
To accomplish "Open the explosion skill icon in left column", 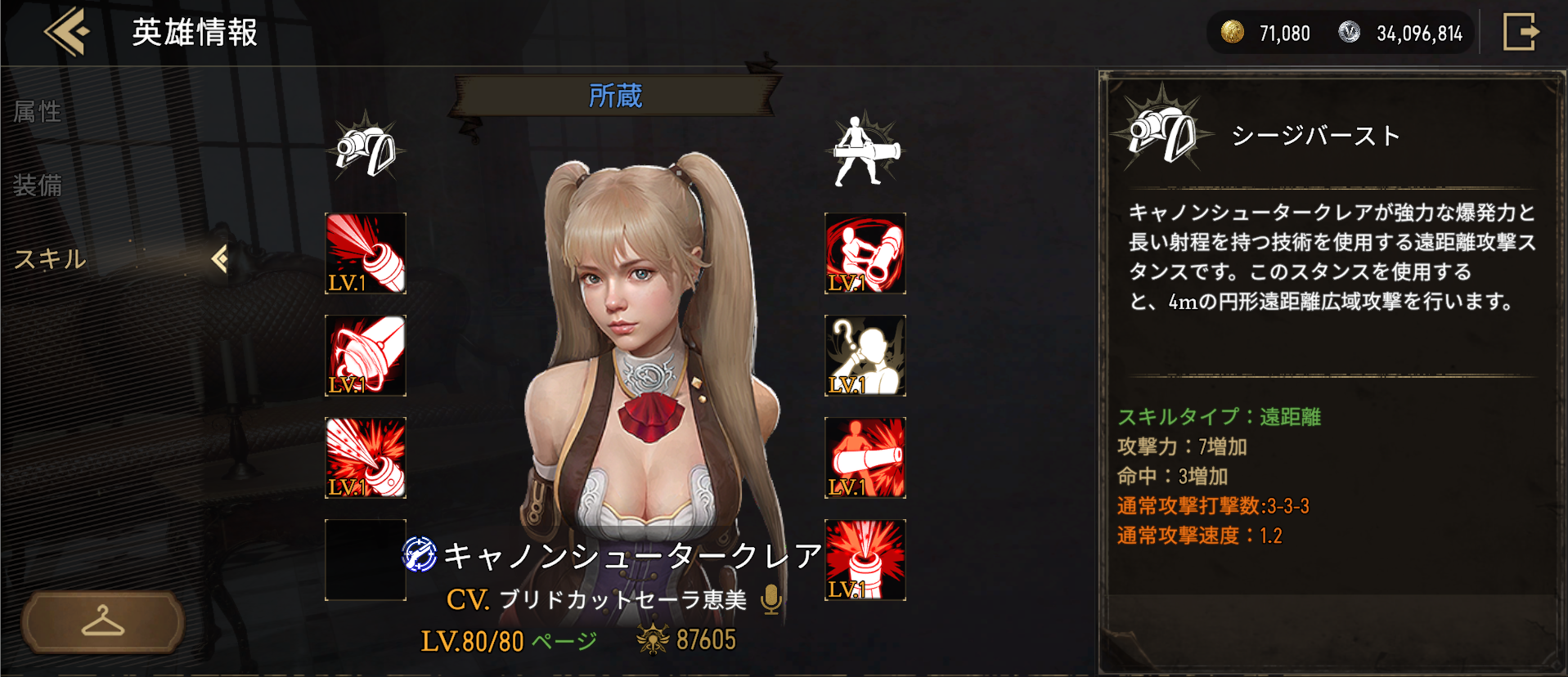I will [365, 457].
